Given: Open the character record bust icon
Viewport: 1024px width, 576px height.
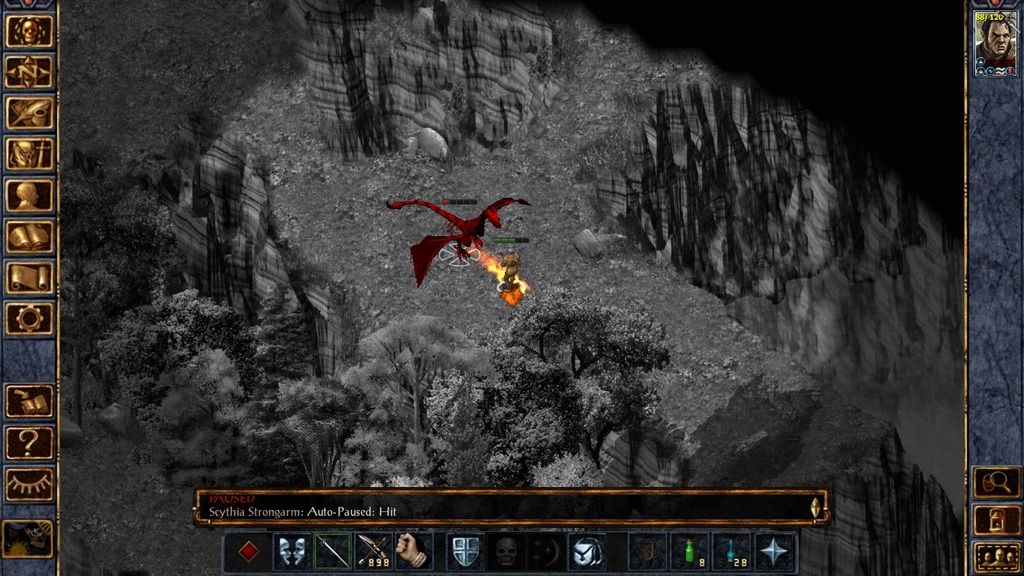Looking at the screenshot, I should point(29,195).
